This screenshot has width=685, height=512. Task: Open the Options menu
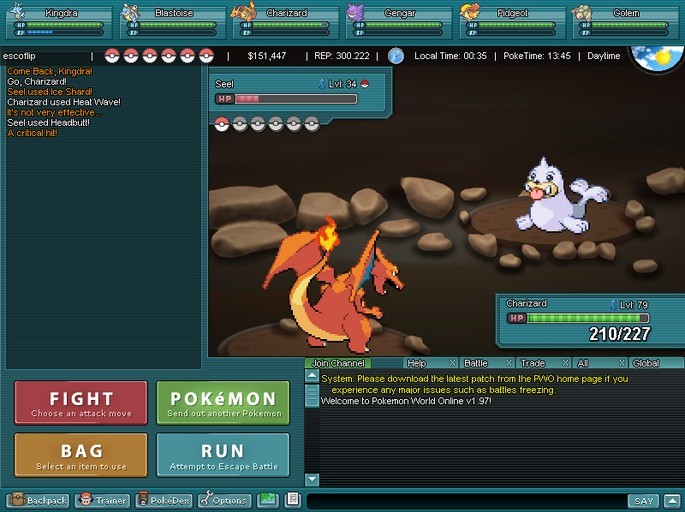224,500
